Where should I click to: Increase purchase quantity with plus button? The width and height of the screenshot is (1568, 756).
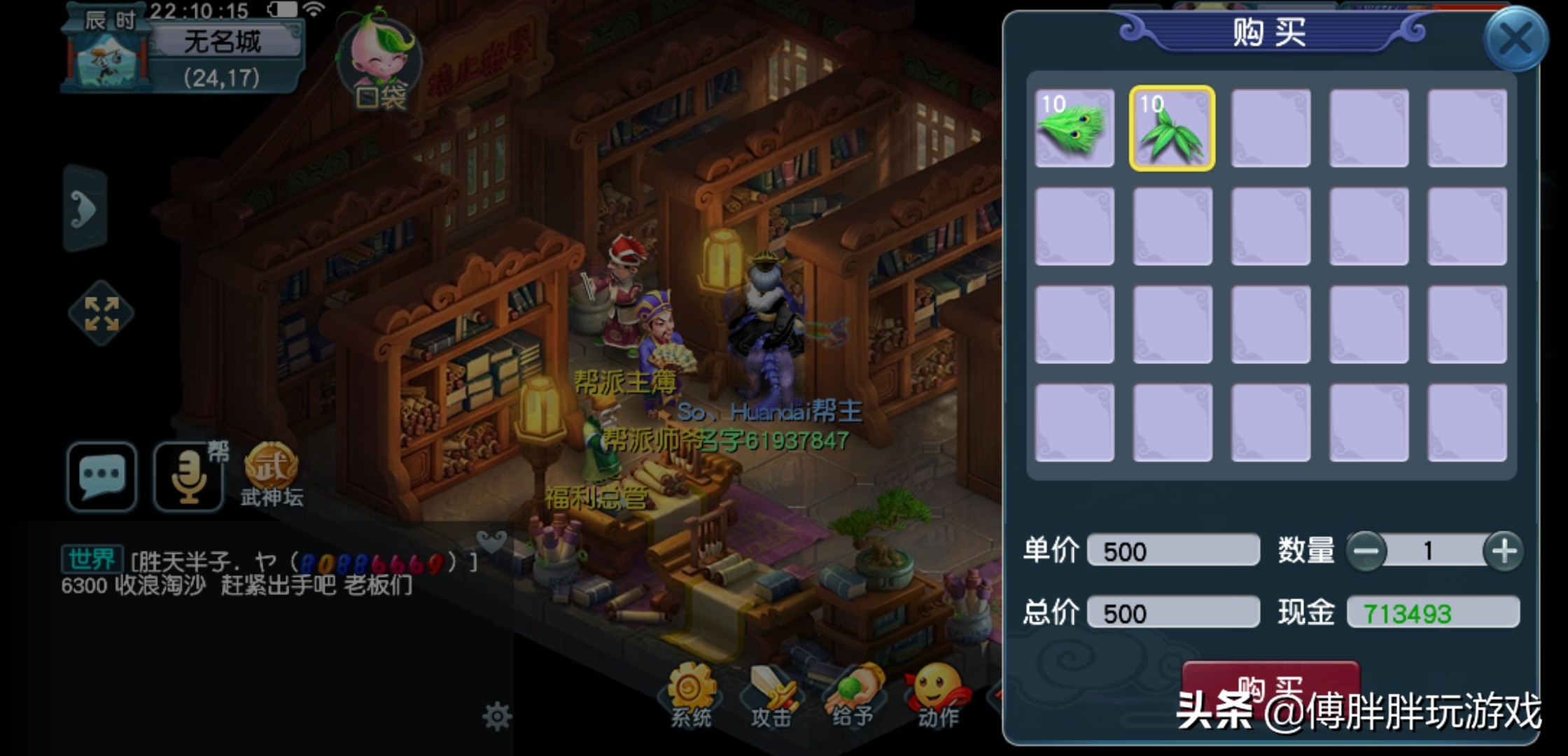(x=1504, y=552)
